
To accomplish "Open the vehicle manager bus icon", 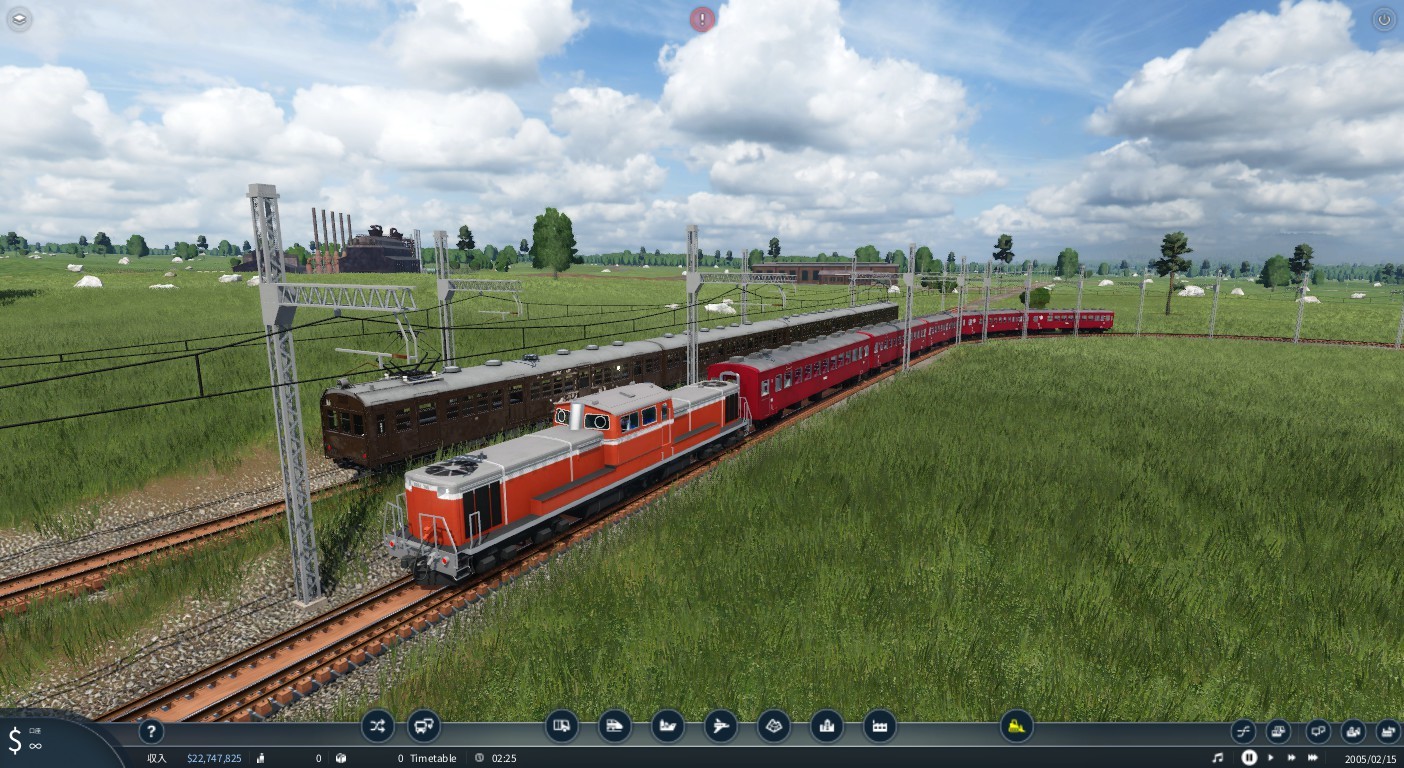I will click(x=424, y=725).
